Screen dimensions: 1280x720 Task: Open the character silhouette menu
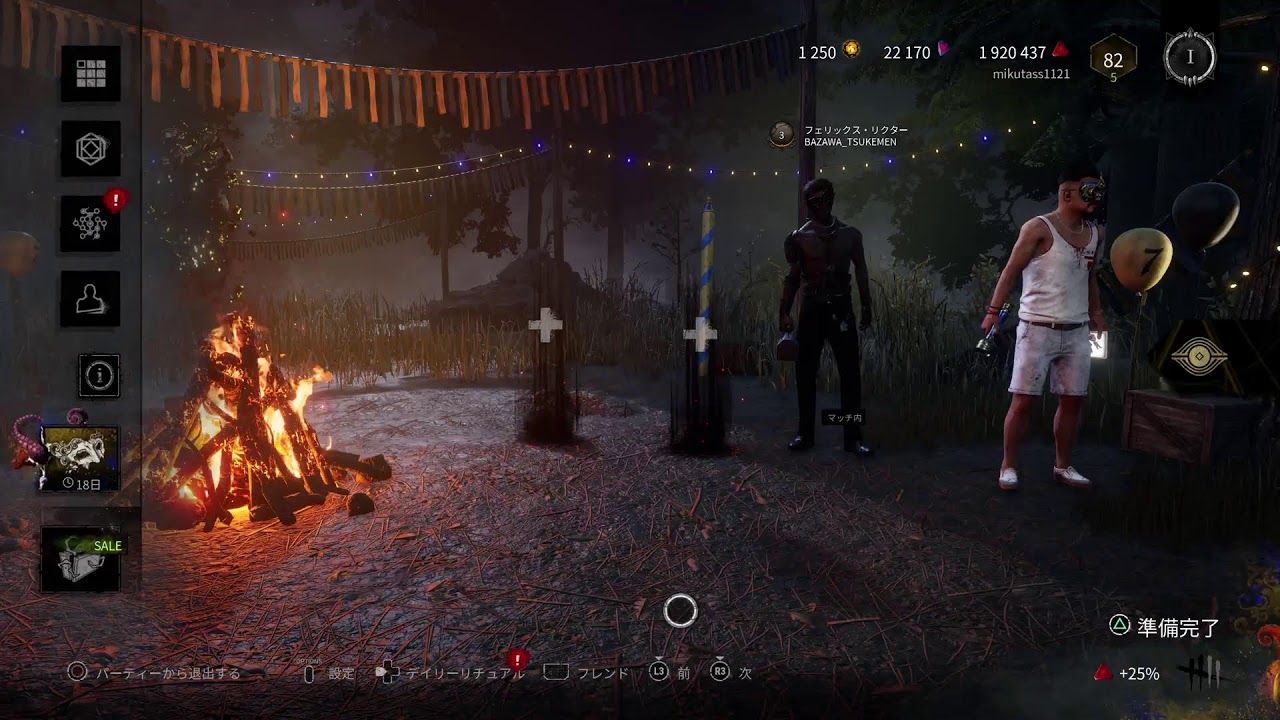click(x=91, y=298)
